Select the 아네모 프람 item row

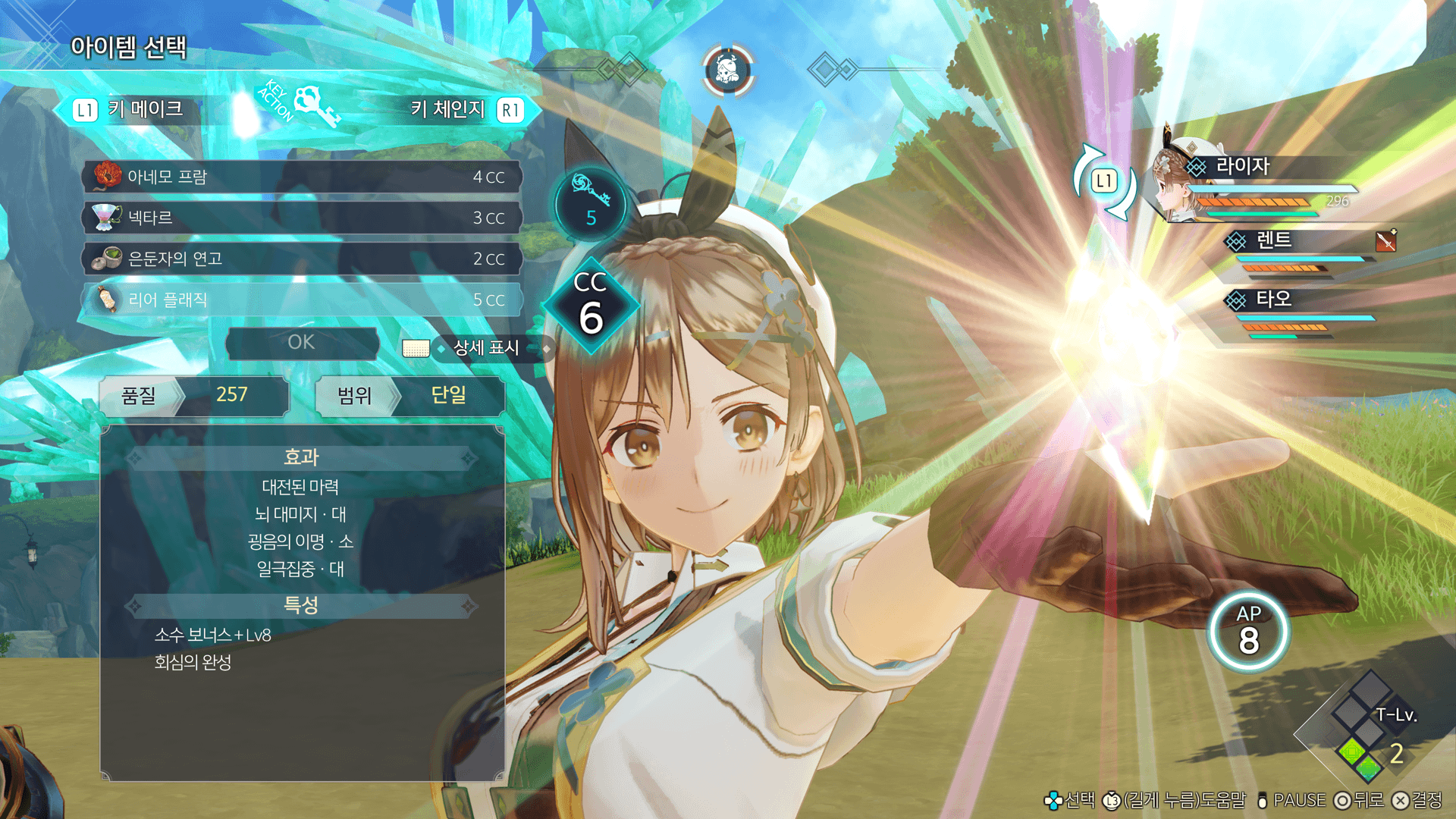click(301, 177)
